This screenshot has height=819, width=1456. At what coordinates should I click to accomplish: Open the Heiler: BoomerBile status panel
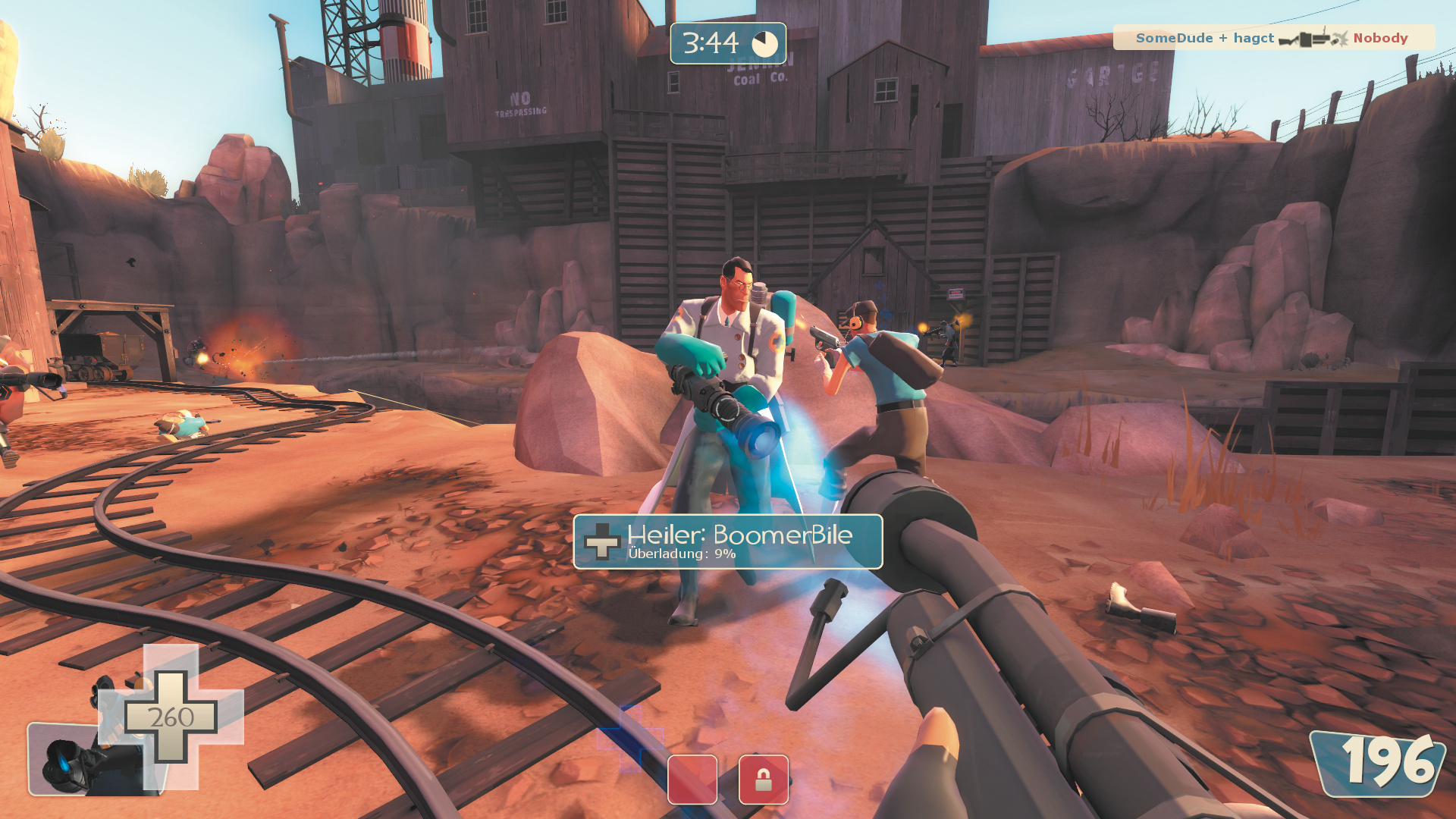click(x=727, y=541)
